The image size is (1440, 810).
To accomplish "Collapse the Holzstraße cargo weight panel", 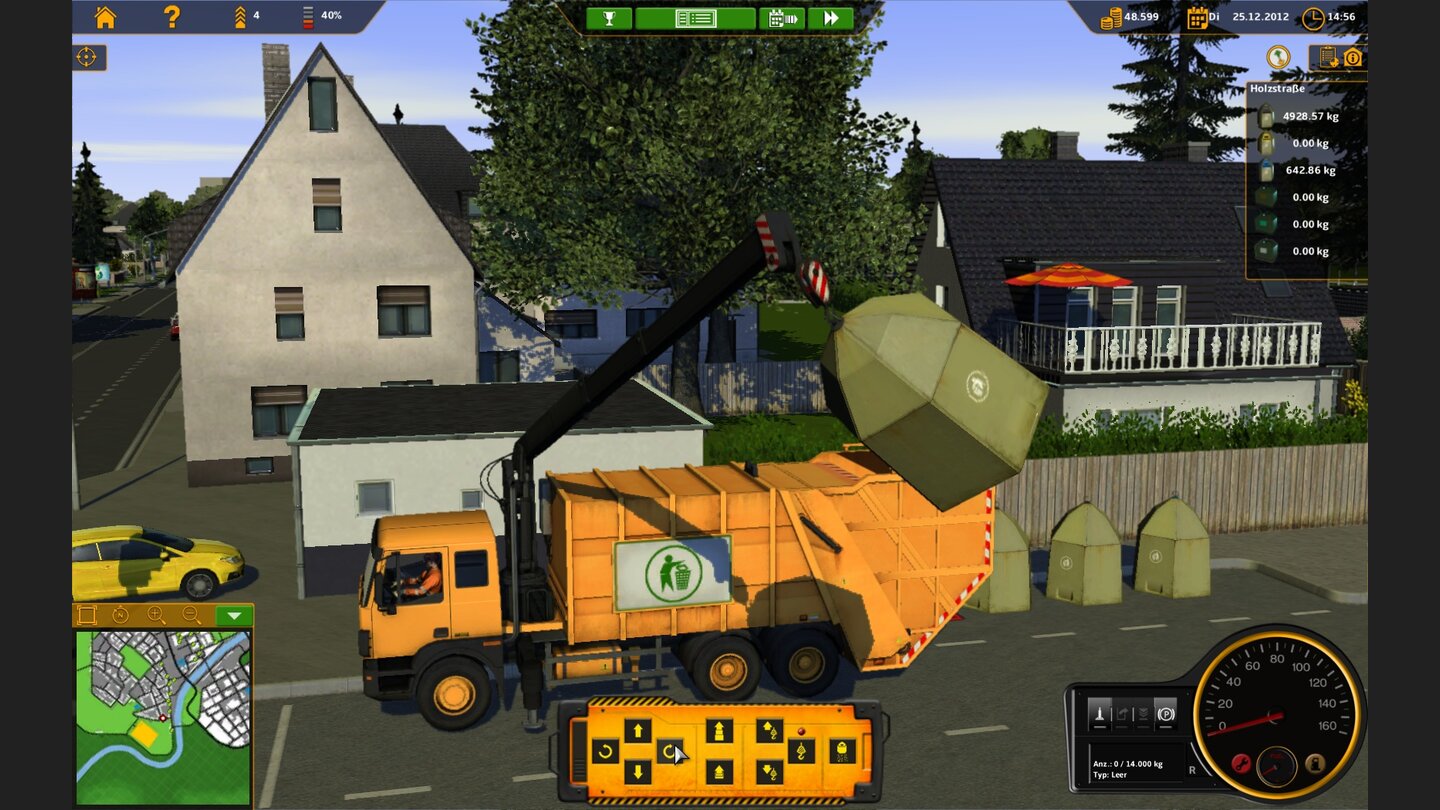I will pos(1278,88).
